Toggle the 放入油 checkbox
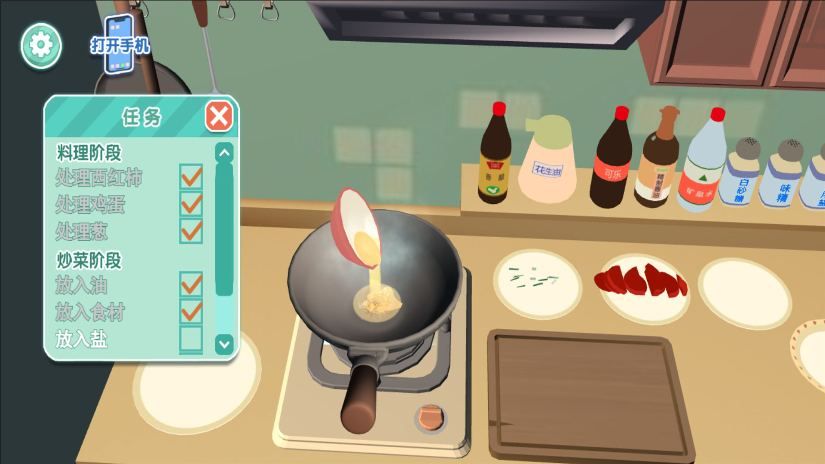 coord(191,285)
